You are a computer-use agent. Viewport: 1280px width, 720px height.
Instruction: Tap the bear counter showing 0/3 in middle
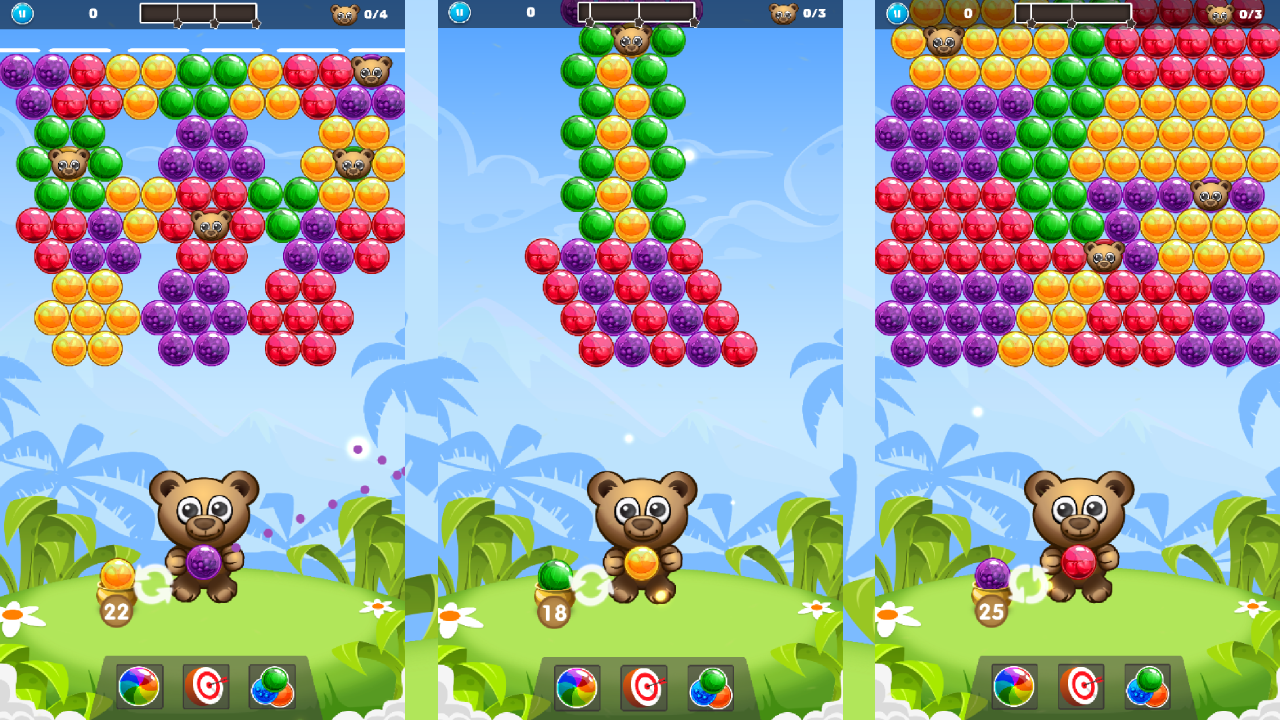[x=794, y=14]
